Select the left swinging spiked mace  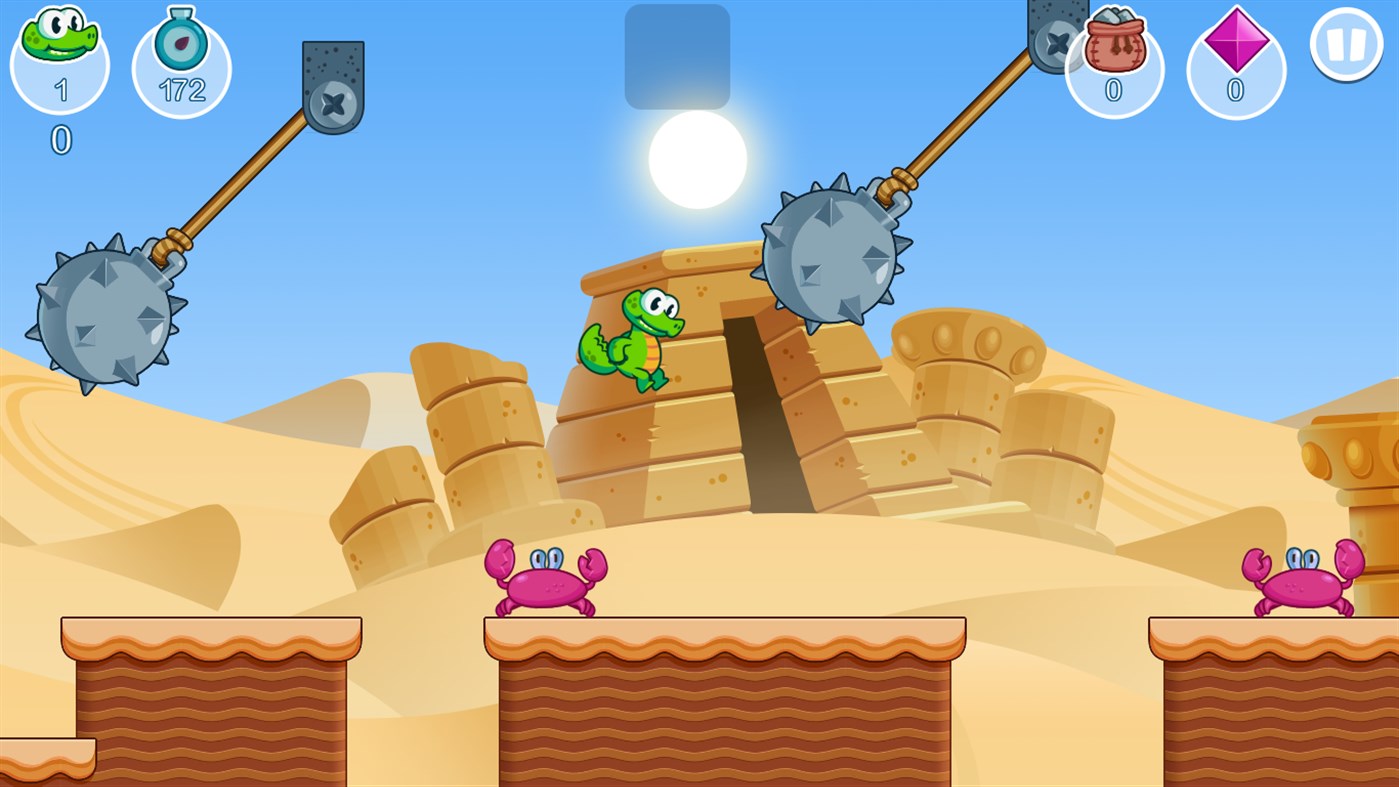pos(100,320)
